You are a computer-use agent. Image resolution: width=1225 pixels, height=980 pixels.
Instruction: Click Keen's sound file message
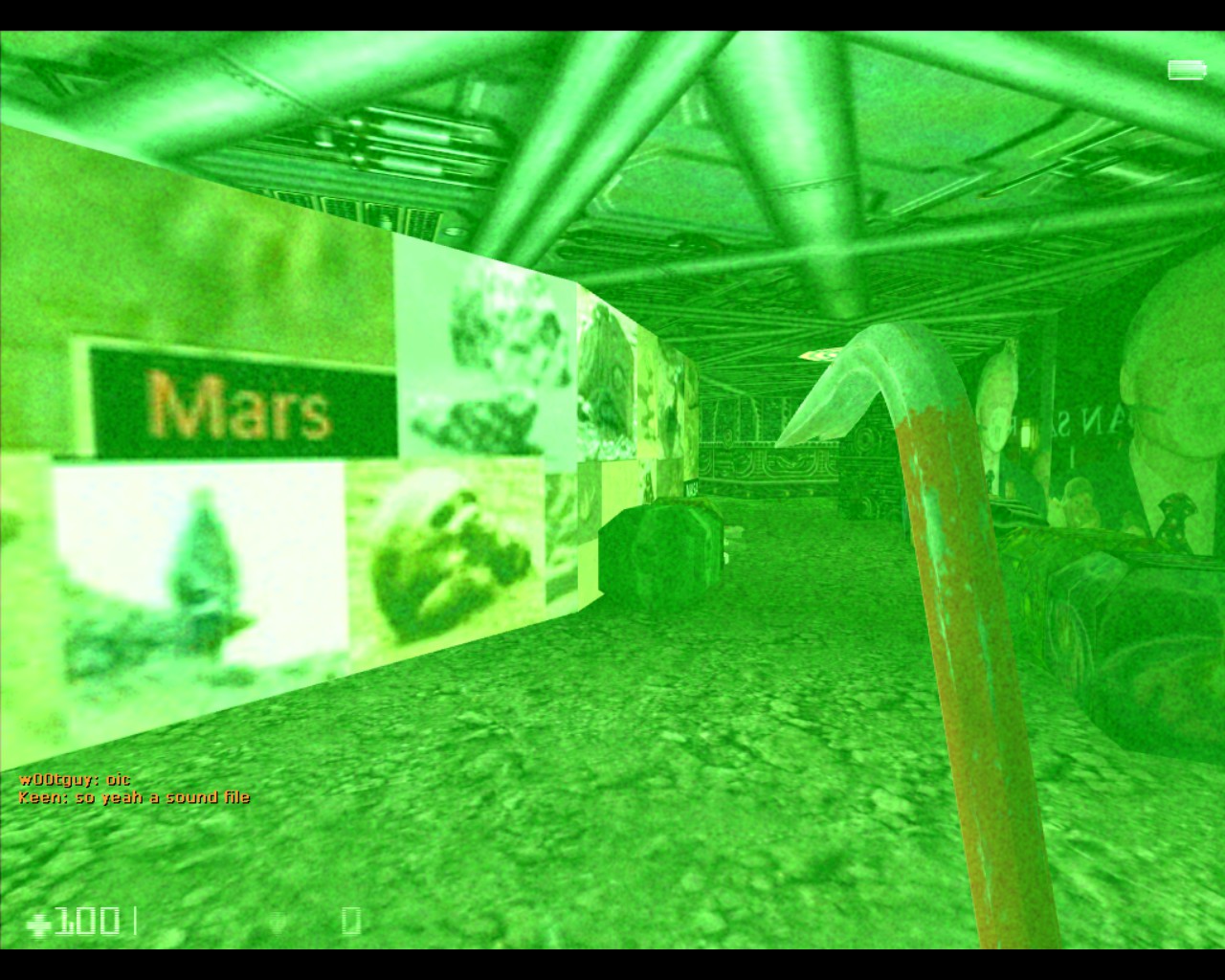click(x=134, y=796)
